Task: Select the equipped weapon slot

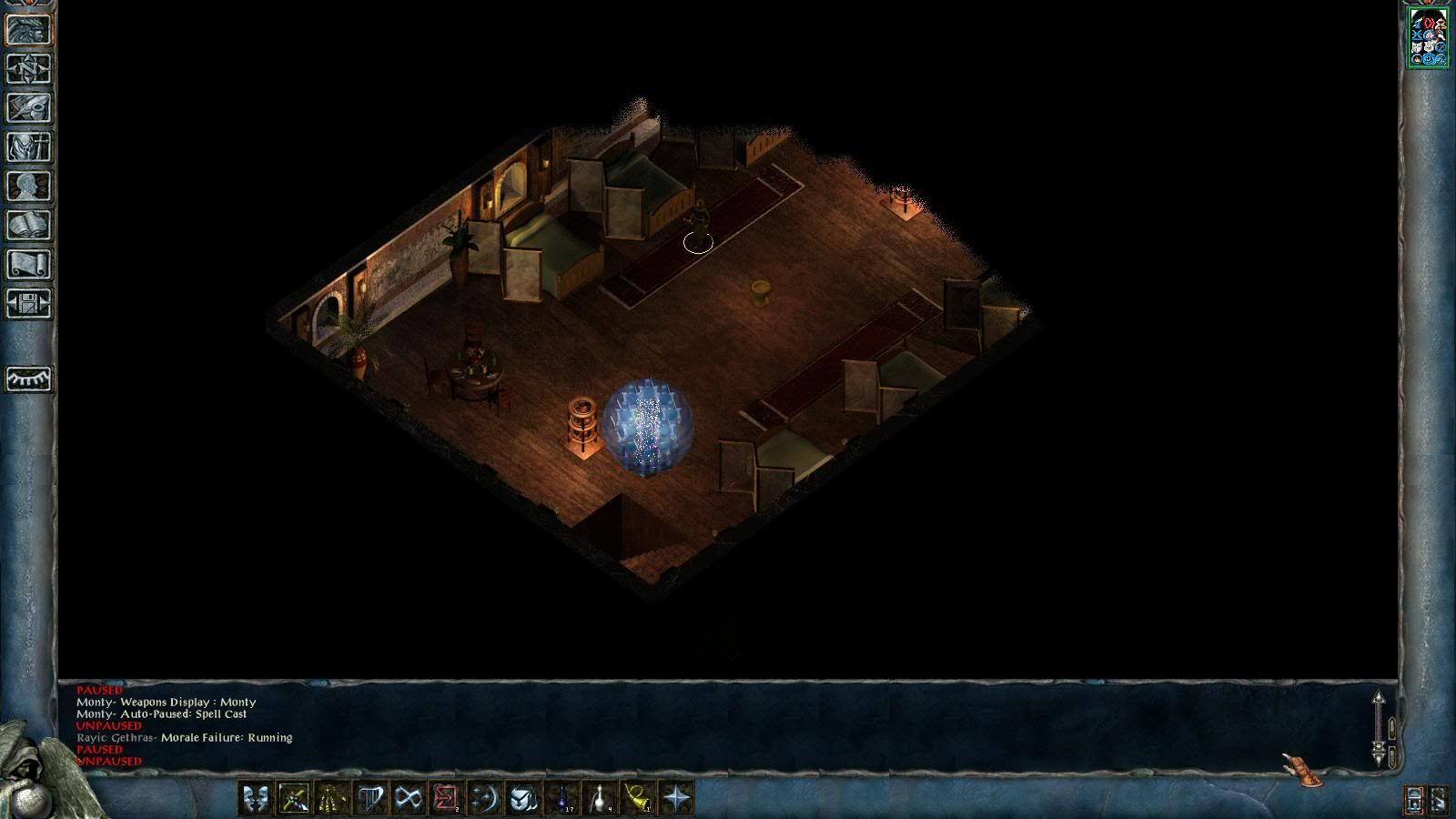Action: click(293, 798)
